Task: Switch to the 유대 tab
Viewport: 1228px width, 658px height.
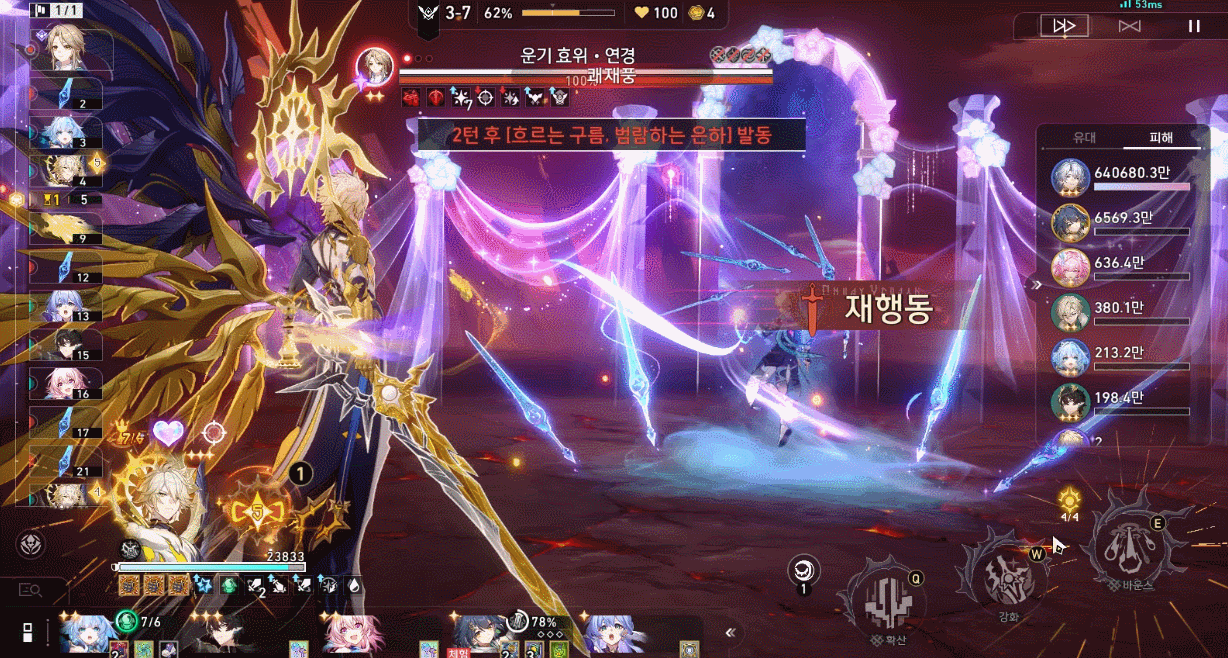Action: pos(1084,137)
